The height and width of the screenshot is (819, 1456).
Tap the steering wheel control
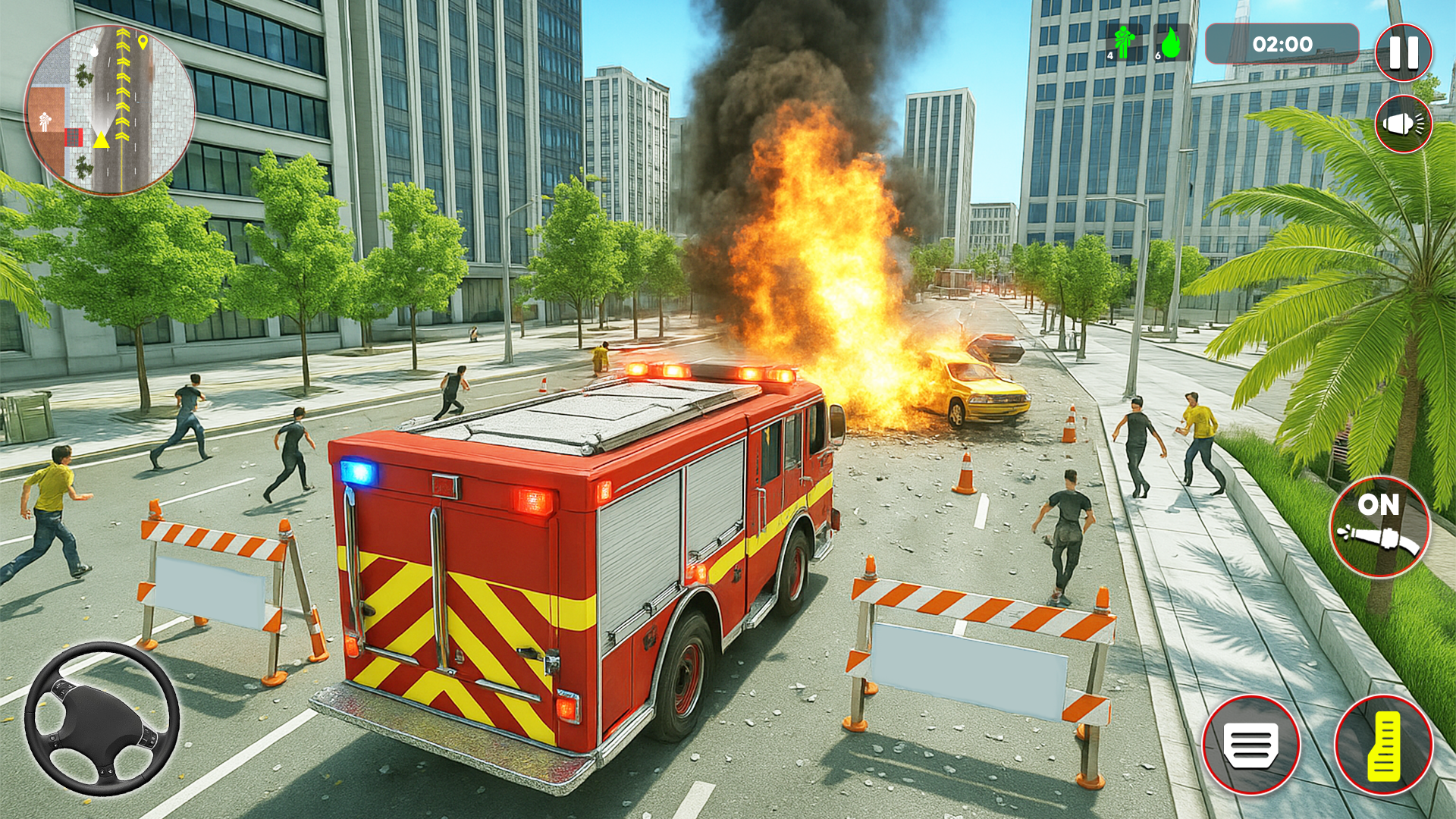click(102, 718)
